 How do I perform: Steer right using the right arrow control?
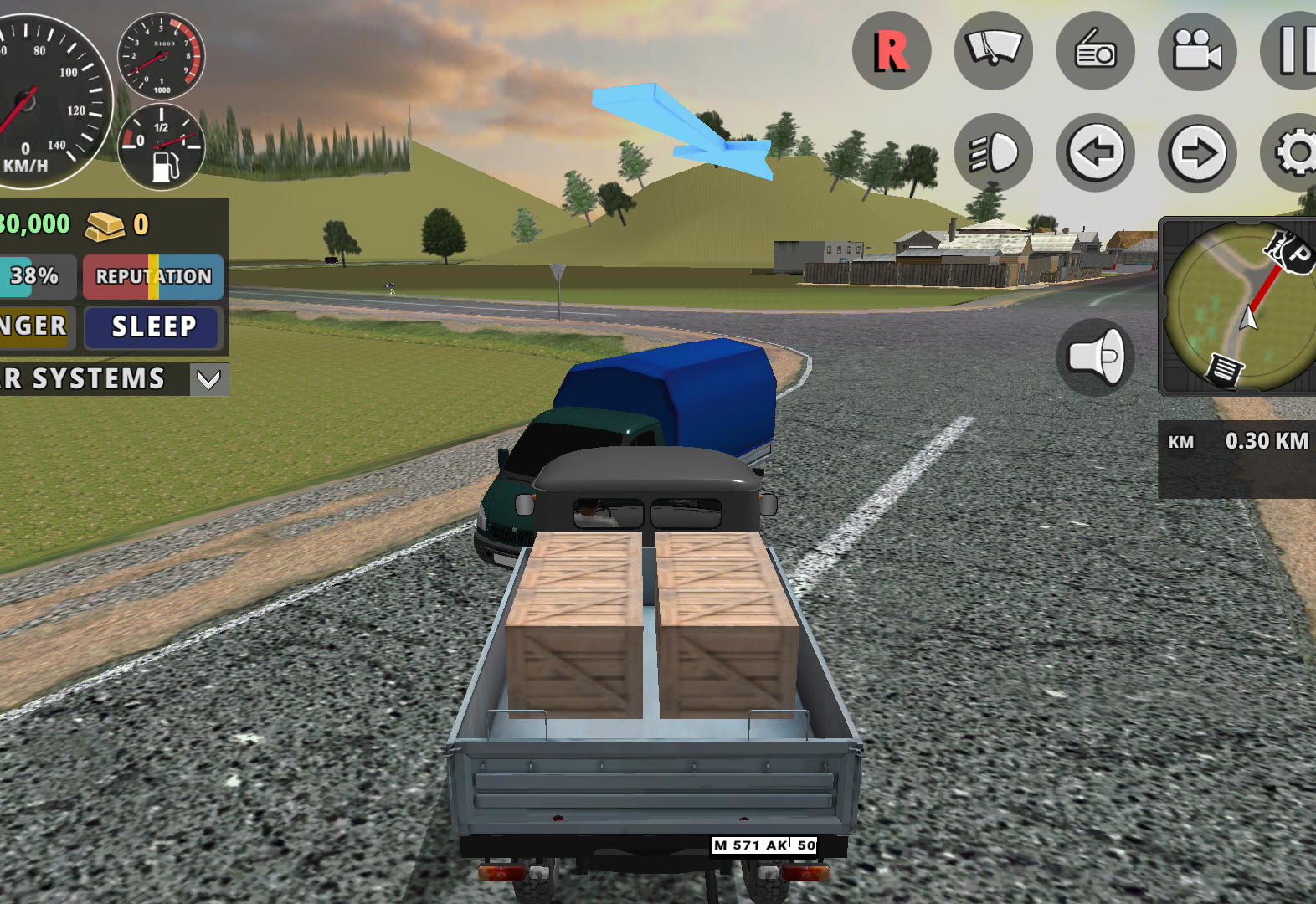tap(1197, 153)
